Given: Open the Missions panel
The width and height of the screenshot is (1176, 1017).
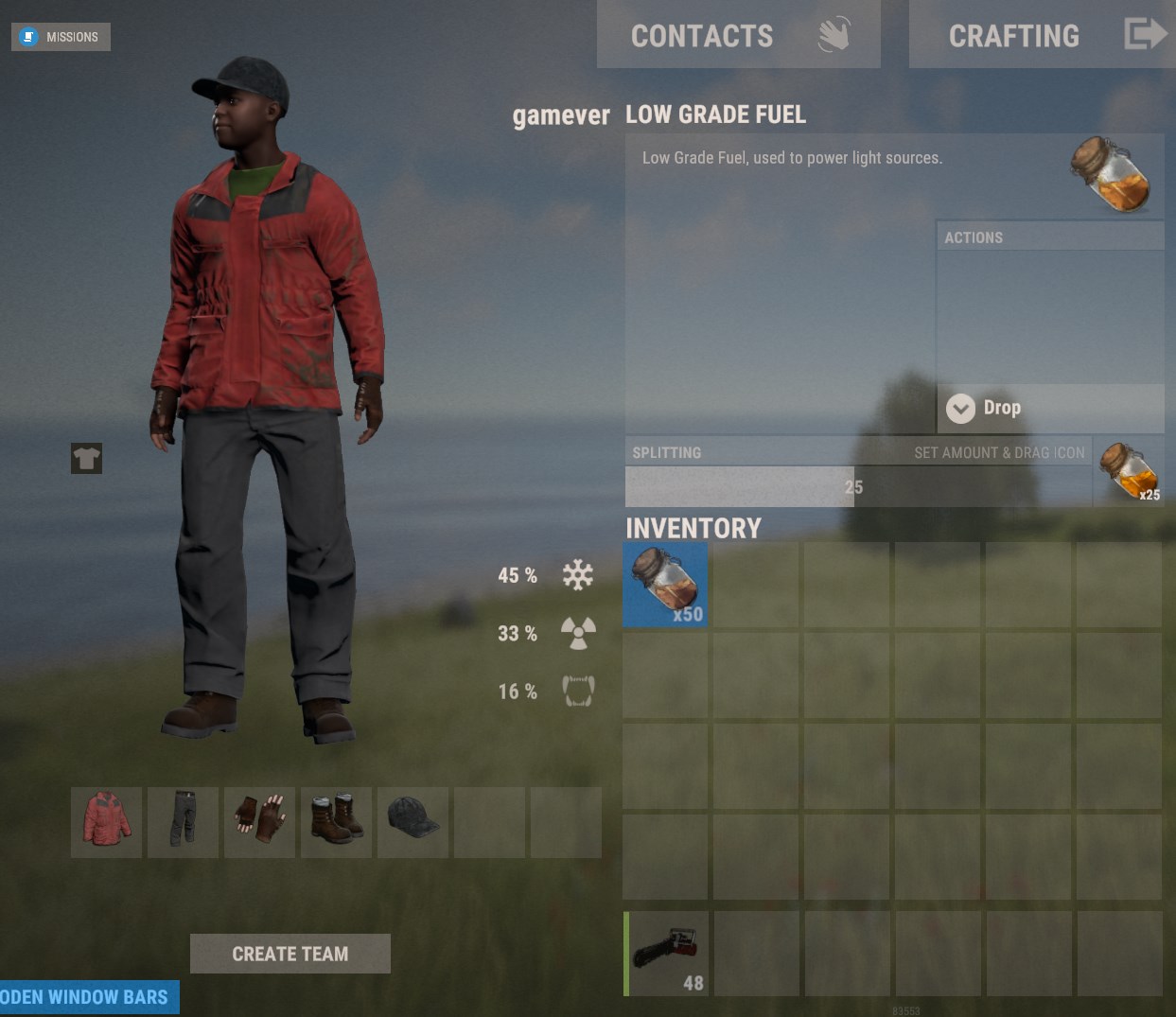Looking at the screenshot, I should click(x=61, y=37).
